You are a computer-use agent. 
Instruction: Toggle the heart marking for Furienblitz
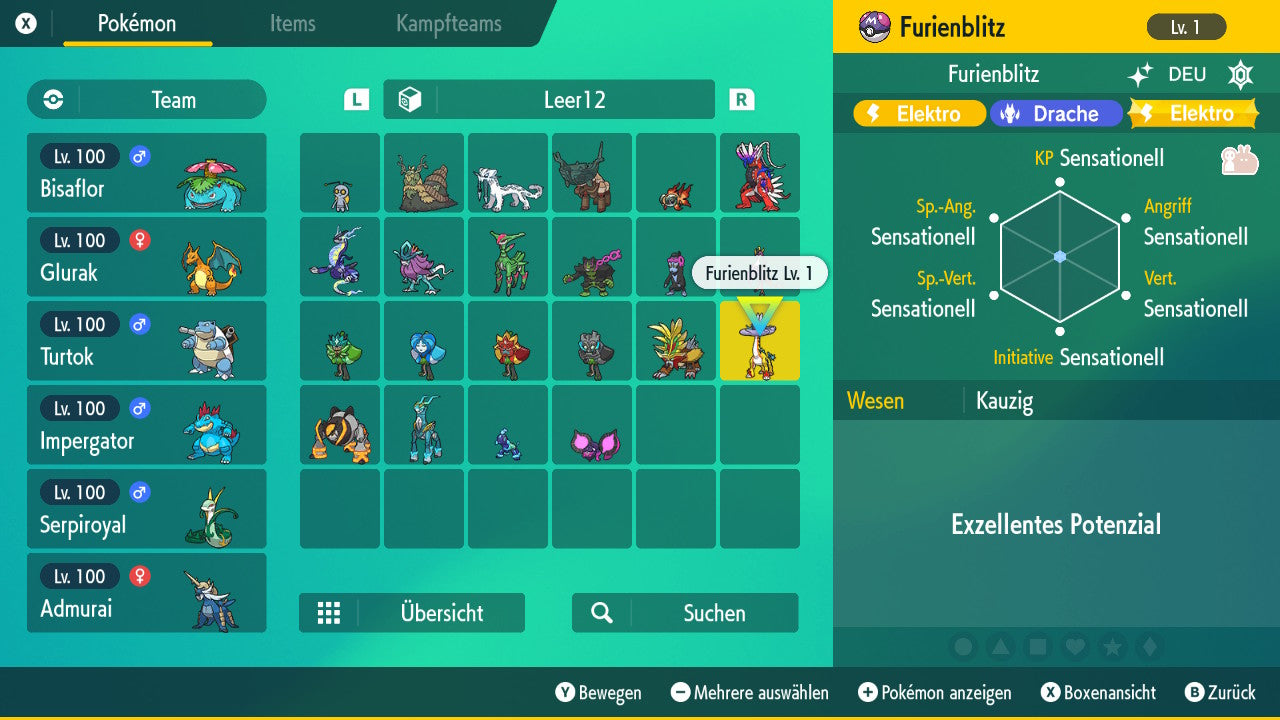[1075, 647]
